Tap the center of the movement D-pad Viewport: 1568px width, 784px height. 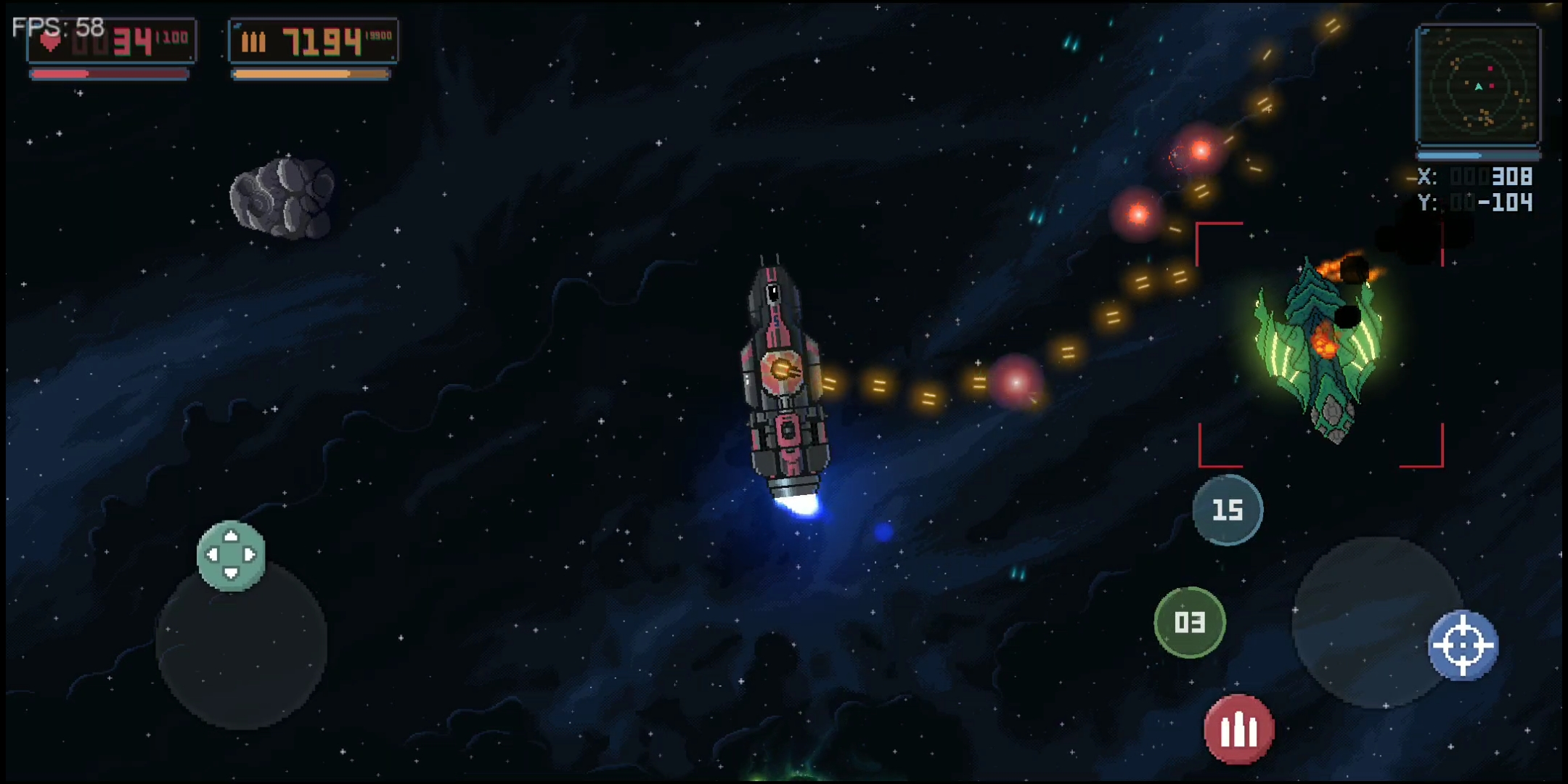[232, 556]
